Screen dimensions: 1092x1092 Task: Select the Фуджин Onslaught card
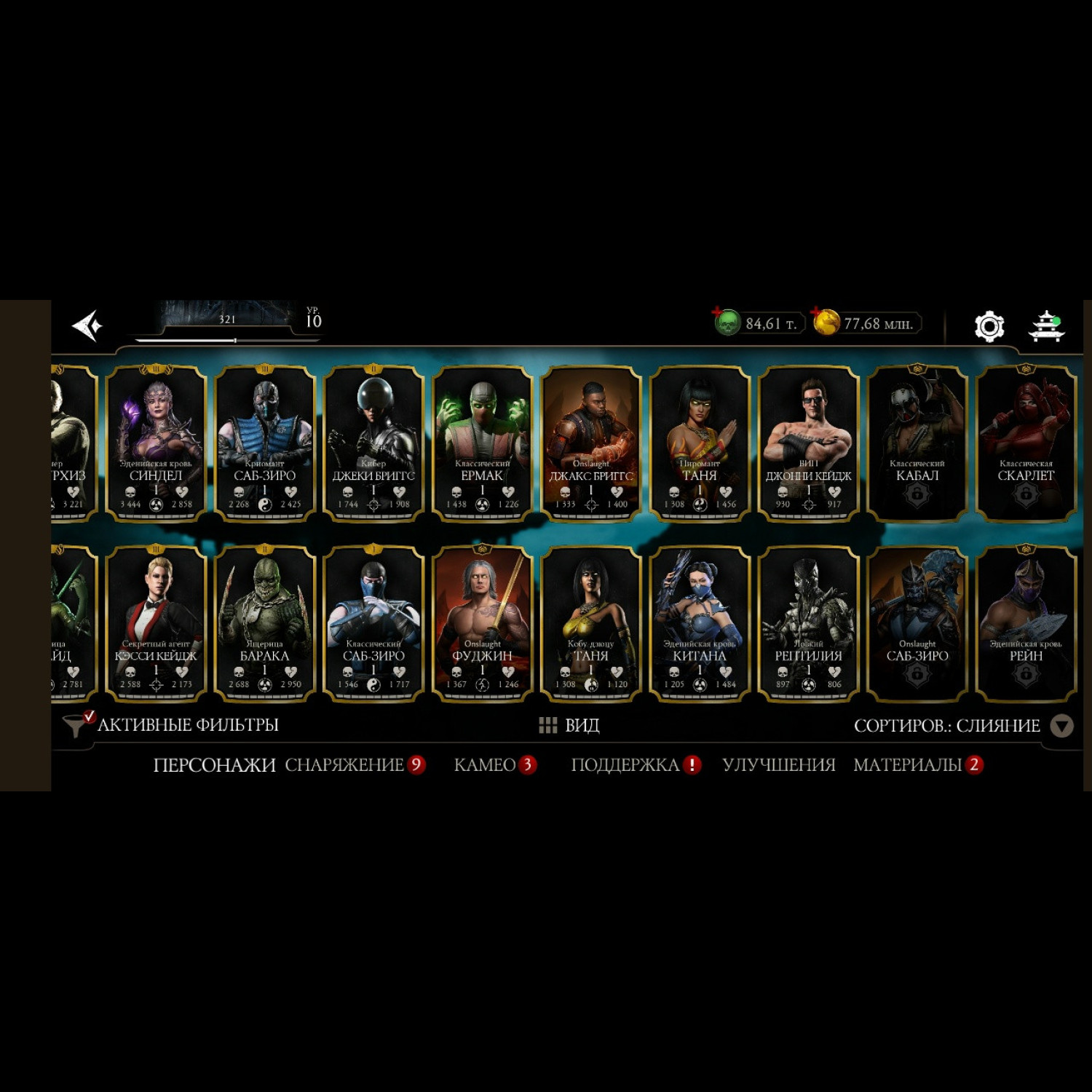[x=482, y=624]
